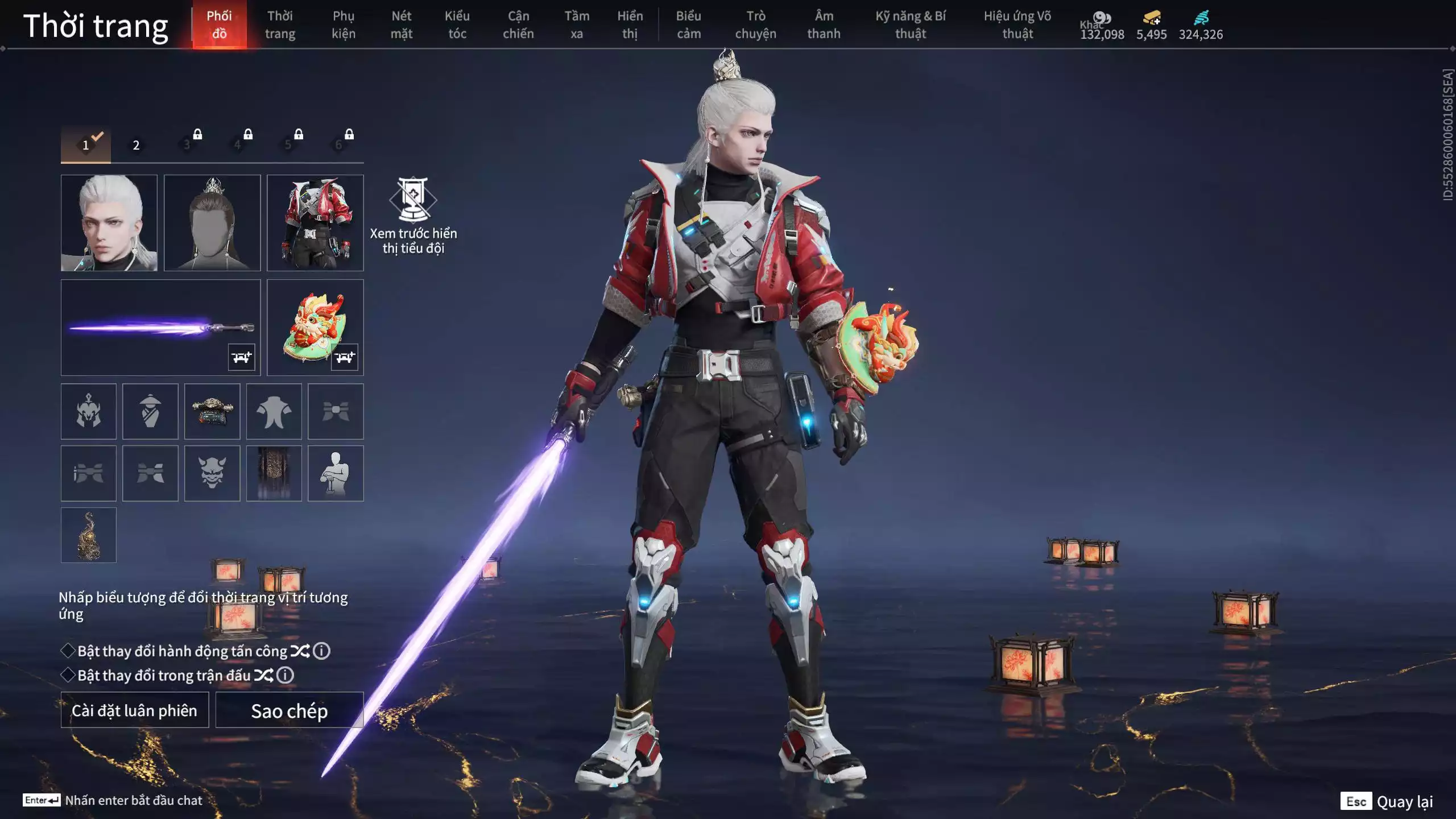The width and height of the screenshot is (1456, 819).
Task: Select the red jacket outfit slot
Action: coord(315,222)
